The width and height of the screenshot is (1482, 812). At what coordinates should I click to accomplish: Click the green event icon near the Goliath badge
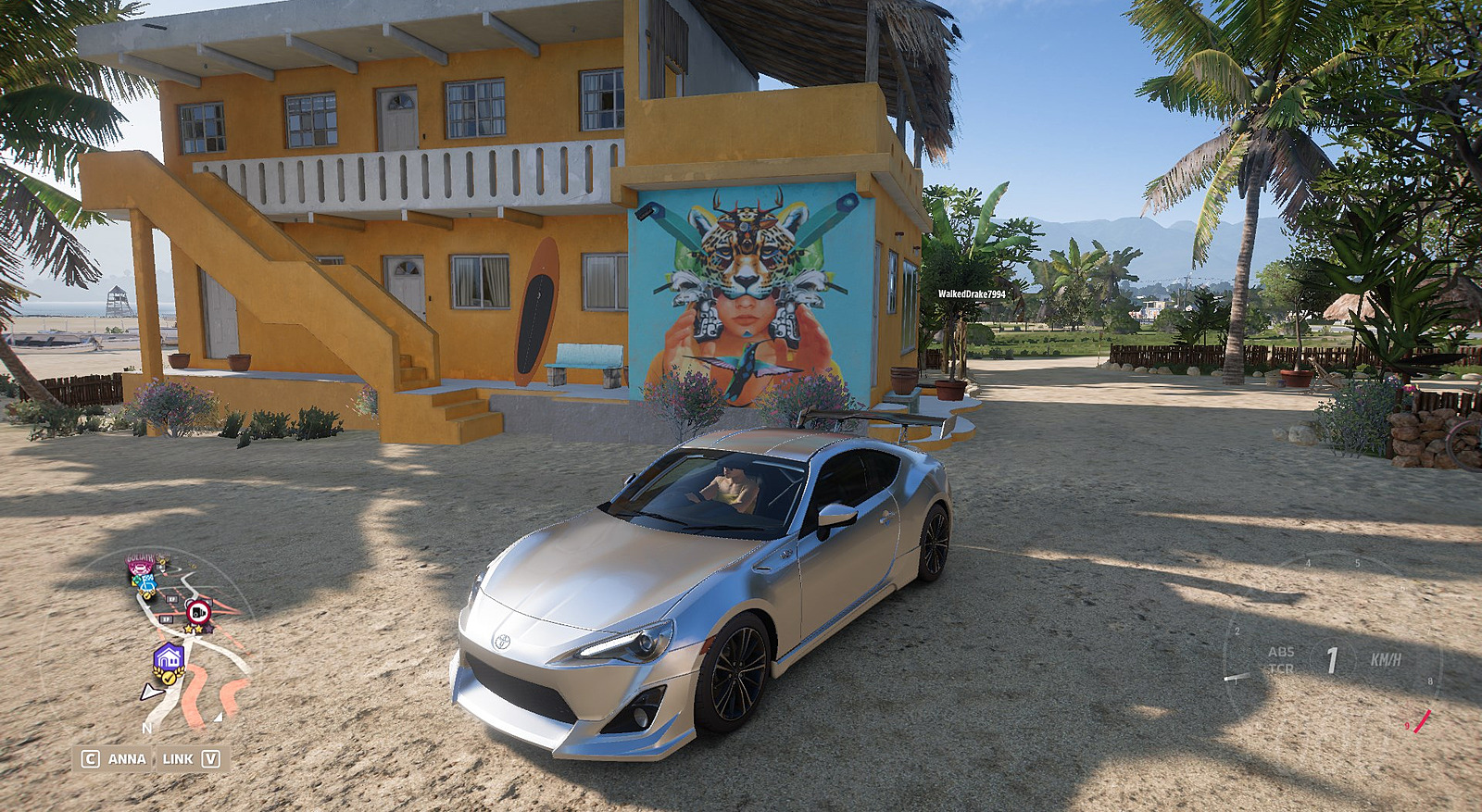pos(136,580)
